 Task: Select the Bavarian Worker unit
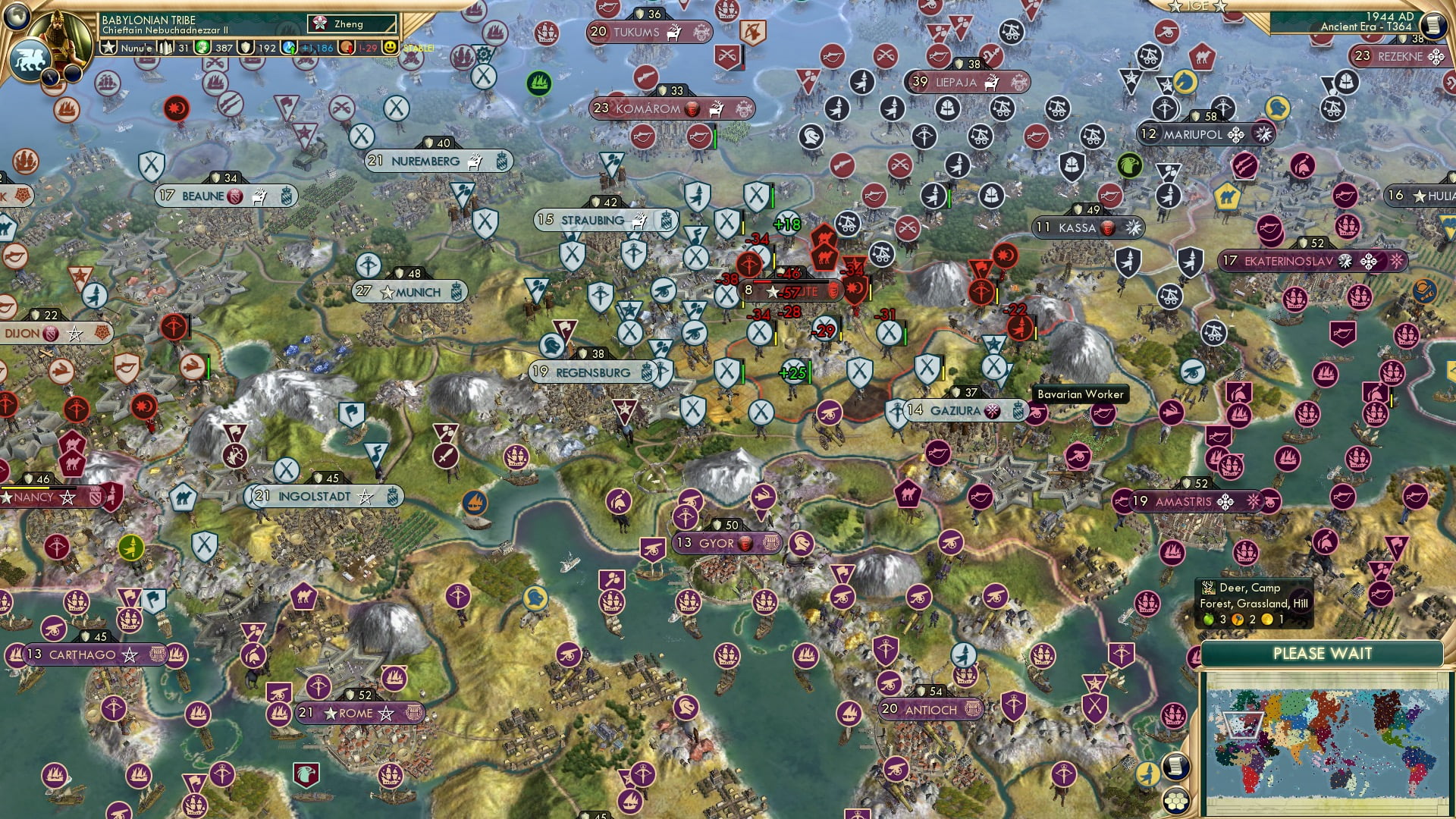point(1080,394)
